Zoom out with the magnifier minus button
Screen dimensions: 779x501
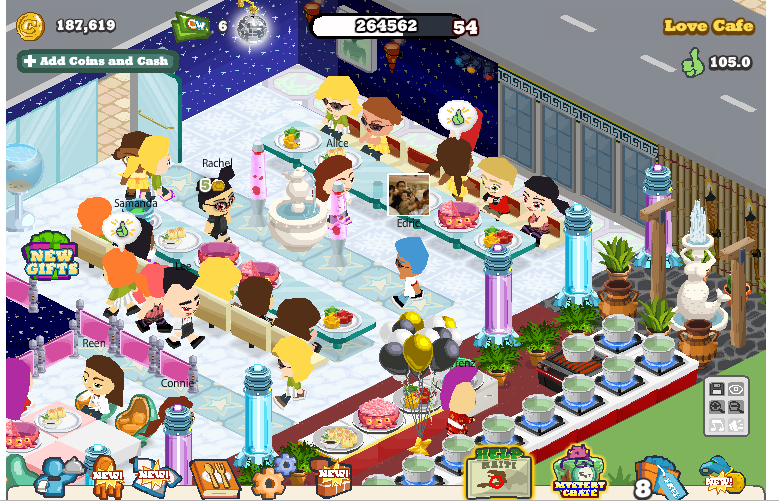tap(737, 408)
